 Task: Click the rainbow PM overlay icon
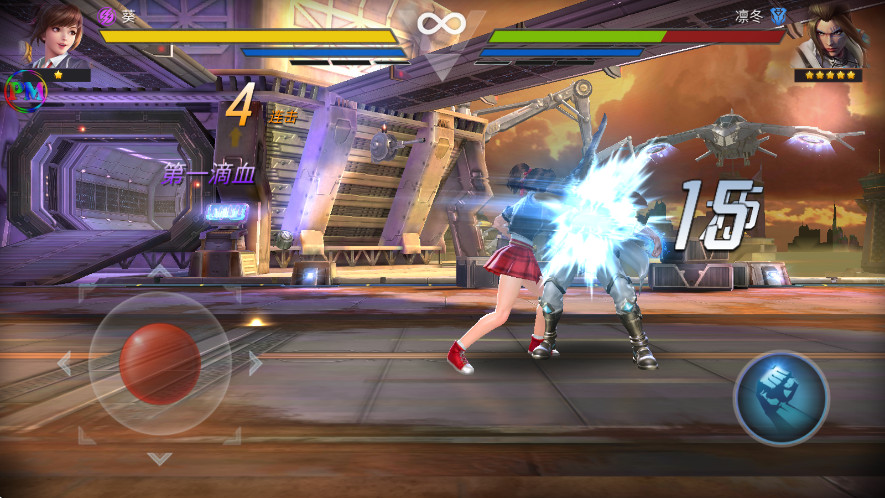click(26, 92)
